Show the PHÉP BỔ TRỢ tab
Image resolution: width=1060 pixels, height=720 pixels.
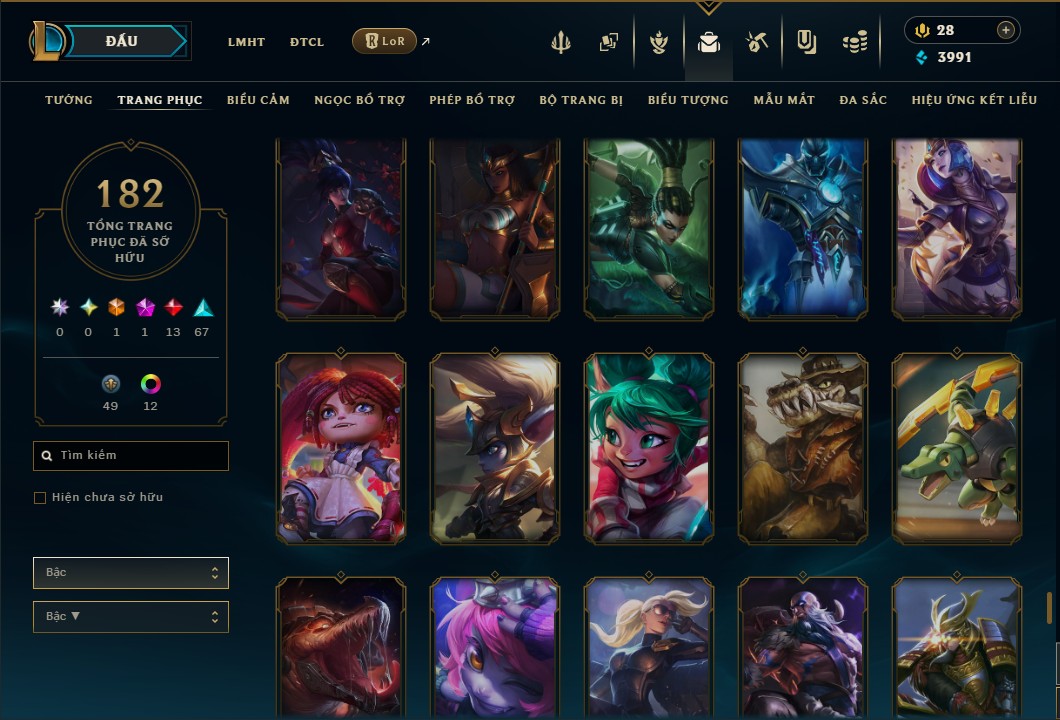(x=472, y=100)
